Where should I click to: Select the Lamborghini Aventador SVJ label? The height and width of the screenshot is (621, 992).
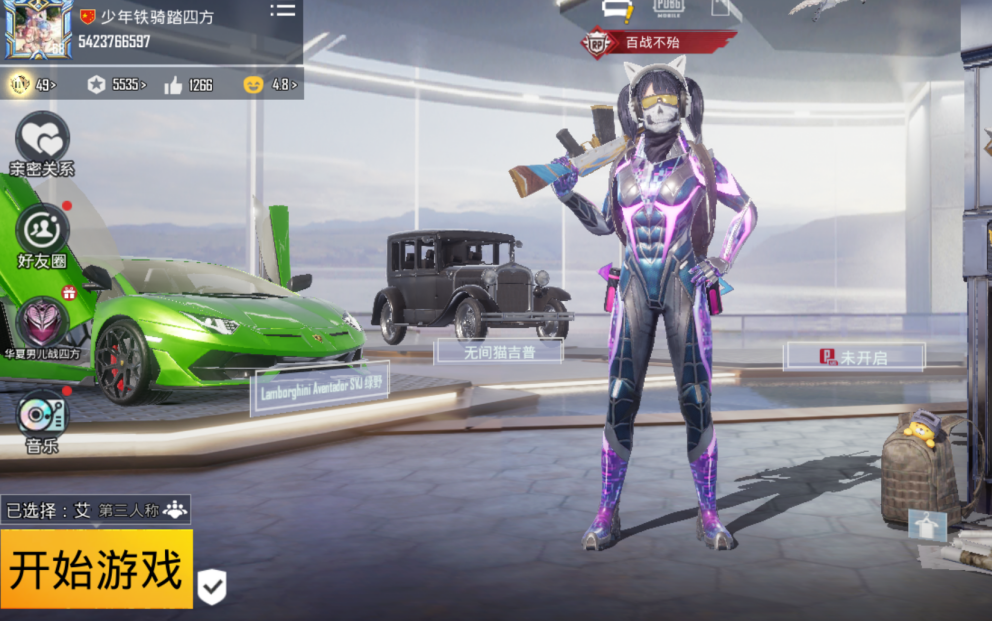[x=320, y=388]
